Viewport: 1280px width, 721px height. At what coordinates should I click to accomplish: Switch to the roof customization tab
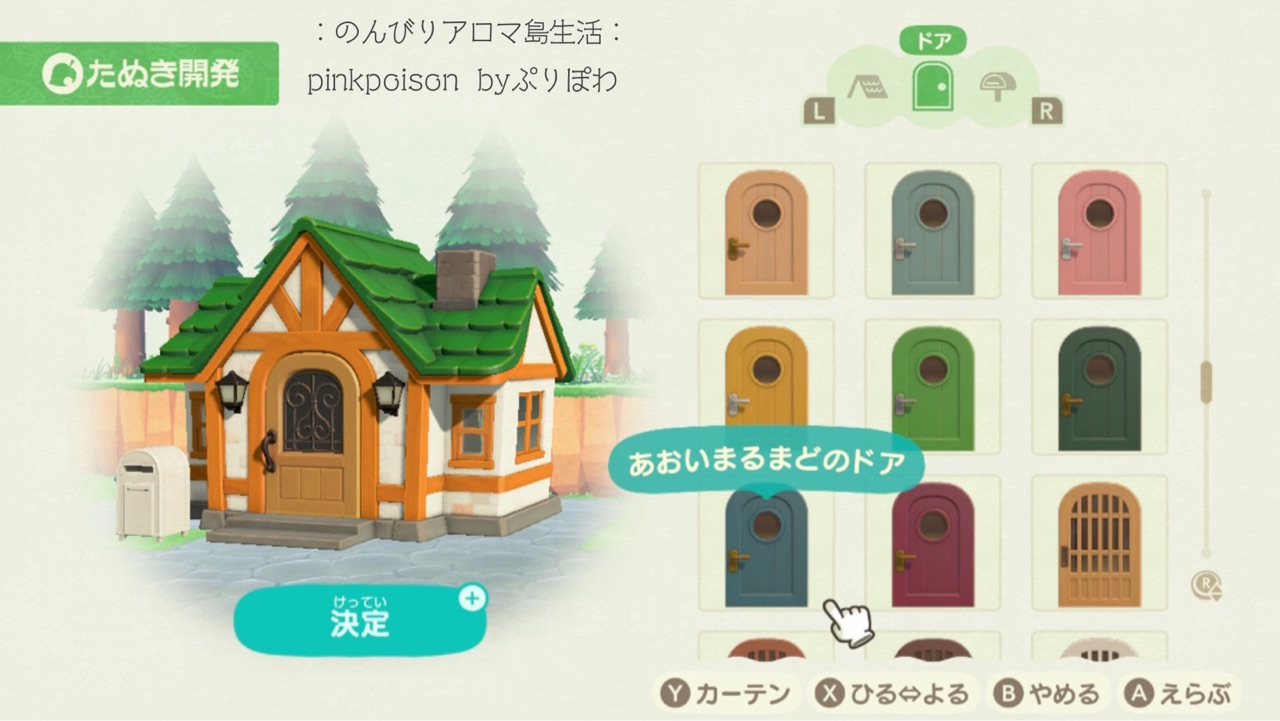[x=868, y=89]
